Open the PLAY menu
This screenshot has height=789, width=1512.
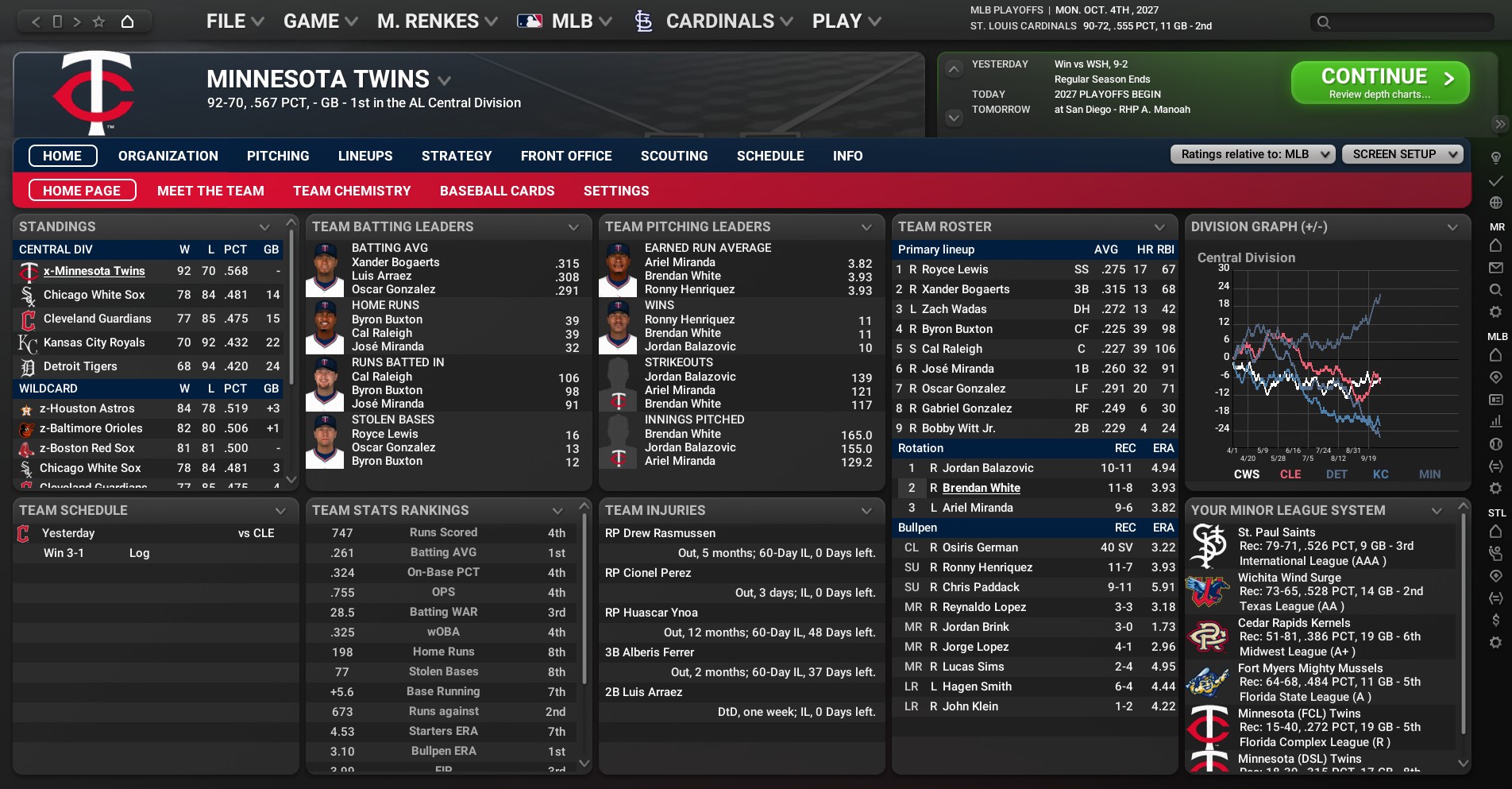point(846,21)
